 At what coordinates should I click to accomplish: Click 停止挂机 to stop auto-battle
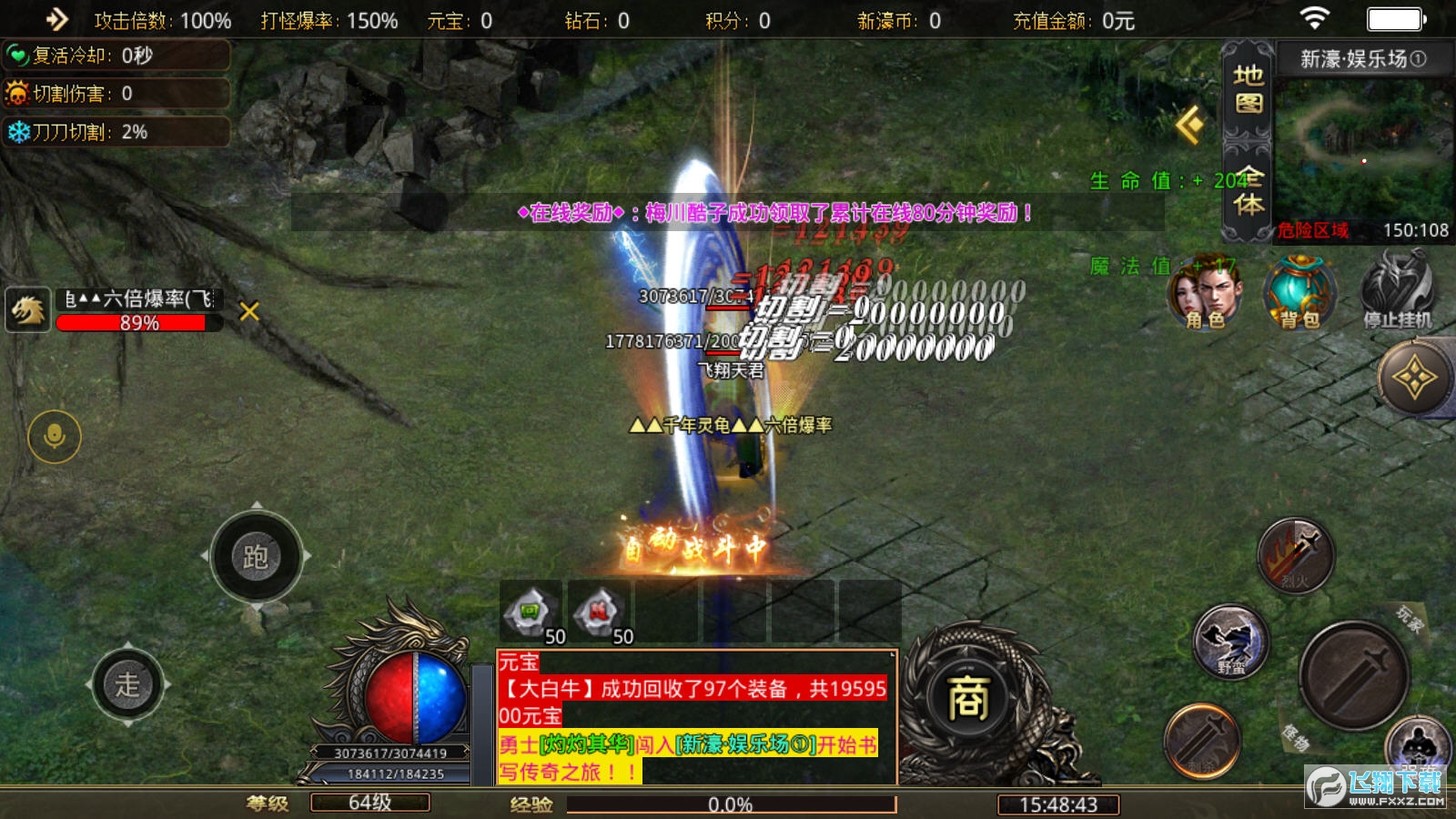click(x=1397, y=290)
